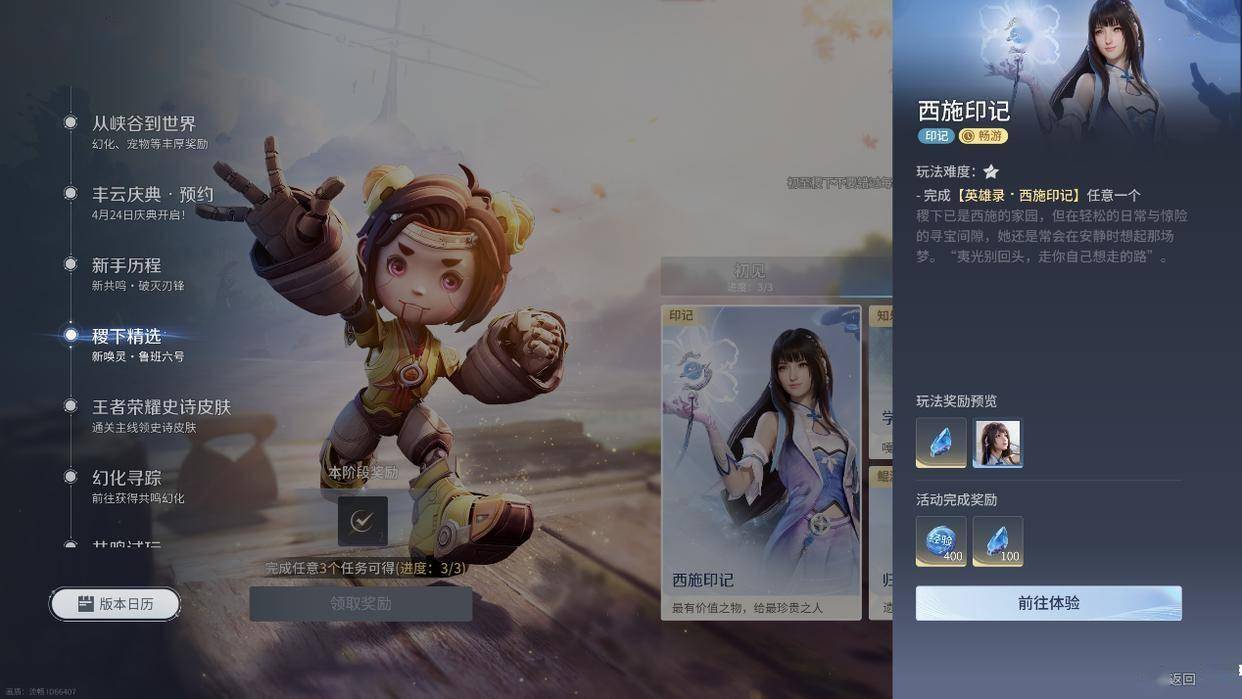The width and height of the screenshot is (1242, 699).
Task: Inspect the 400 experience completion reward
Action: click(x=941, y=541)
